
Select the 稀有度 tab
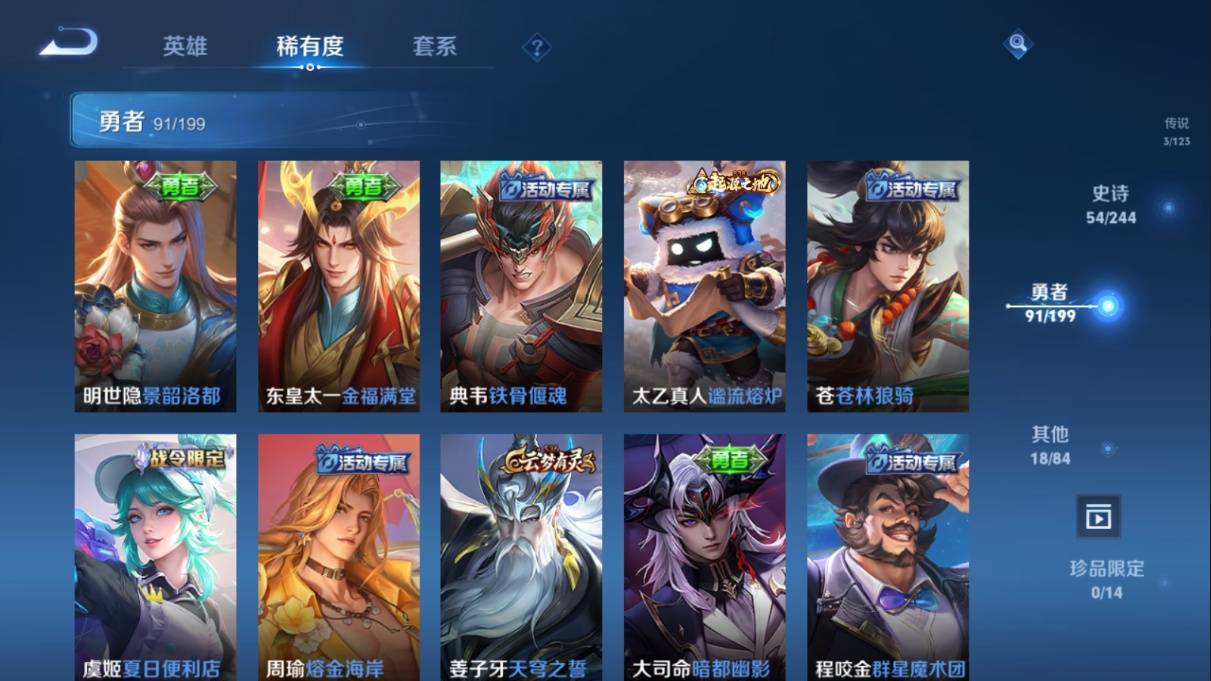pyautogui.click(x=310, y=46)
